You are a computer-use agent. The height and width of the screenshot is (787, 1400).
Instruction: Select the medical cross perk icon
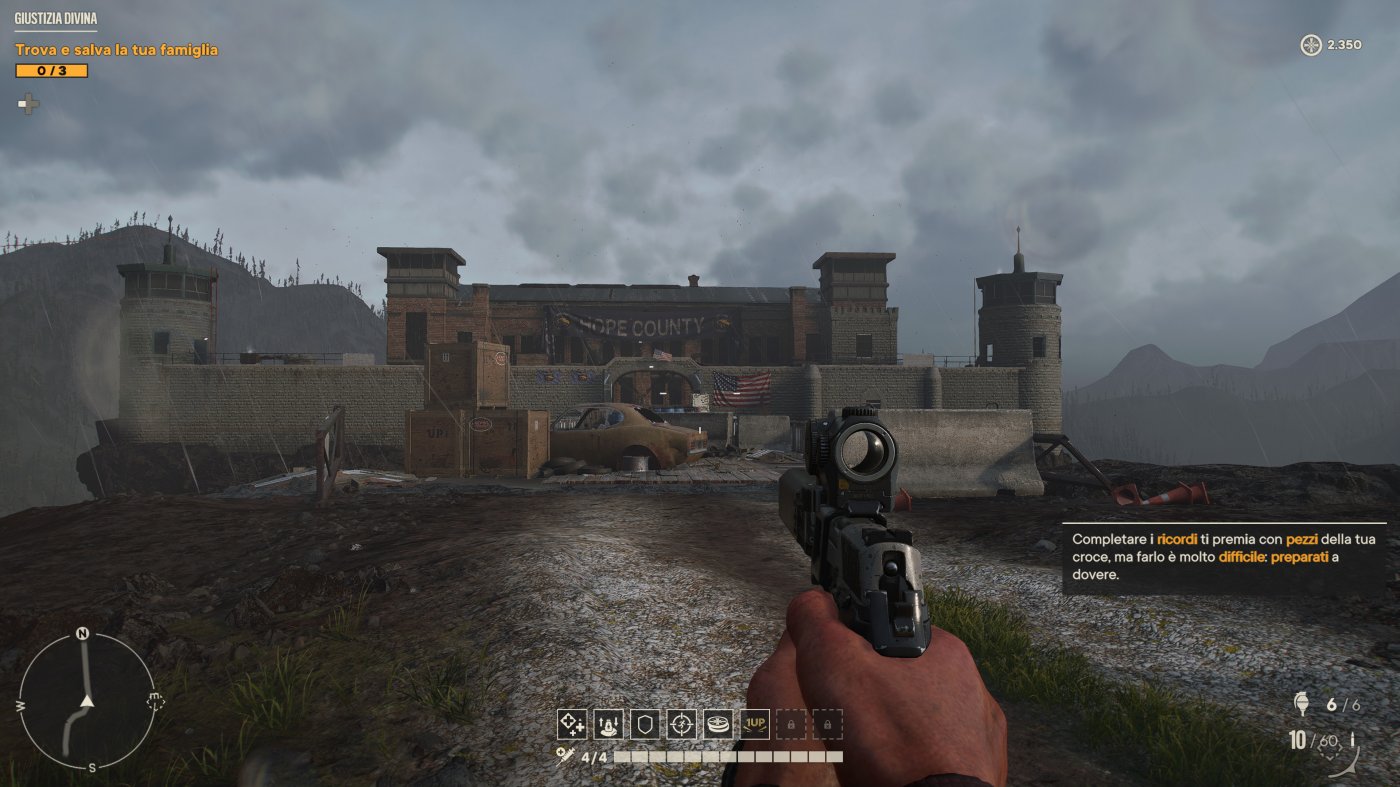click(x=572, y=724)
